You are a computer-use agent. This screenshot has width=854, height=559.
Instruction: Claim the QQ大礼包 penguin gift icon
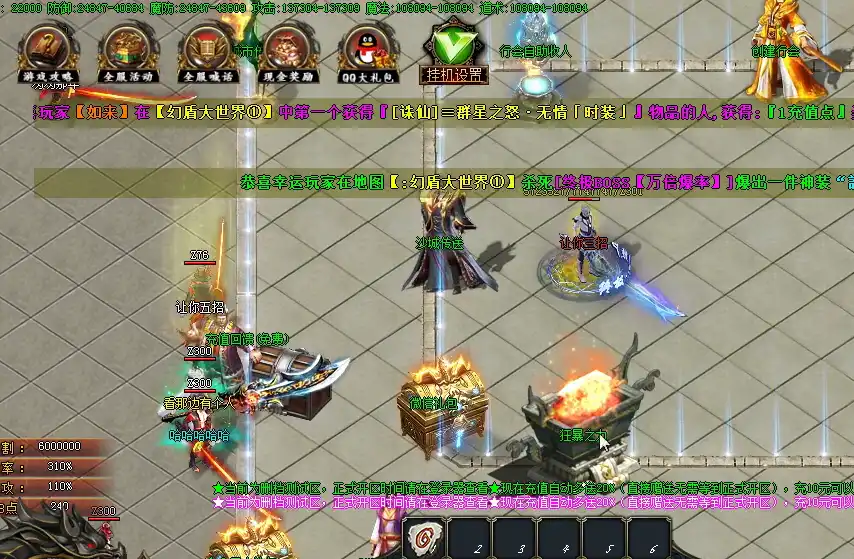(366, 52)
